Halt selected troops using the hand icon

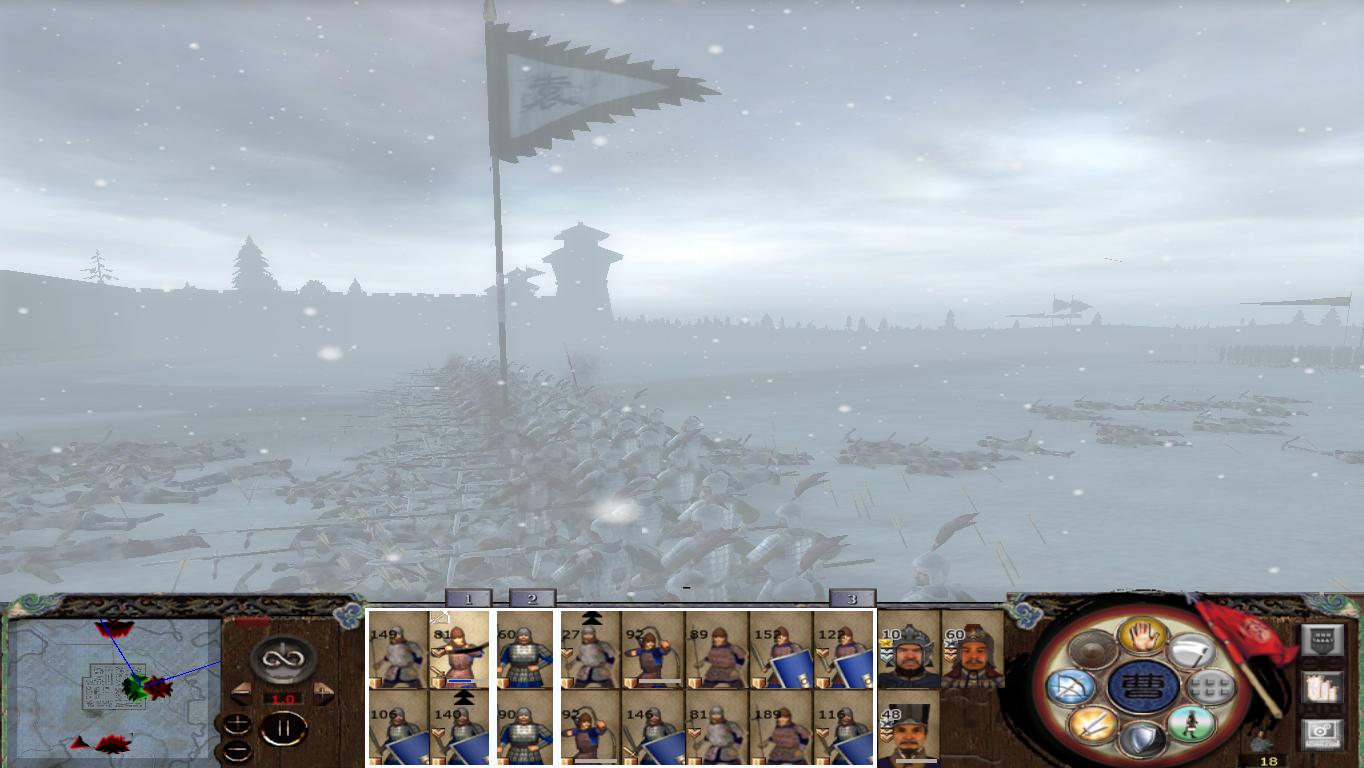[1143, 637]
